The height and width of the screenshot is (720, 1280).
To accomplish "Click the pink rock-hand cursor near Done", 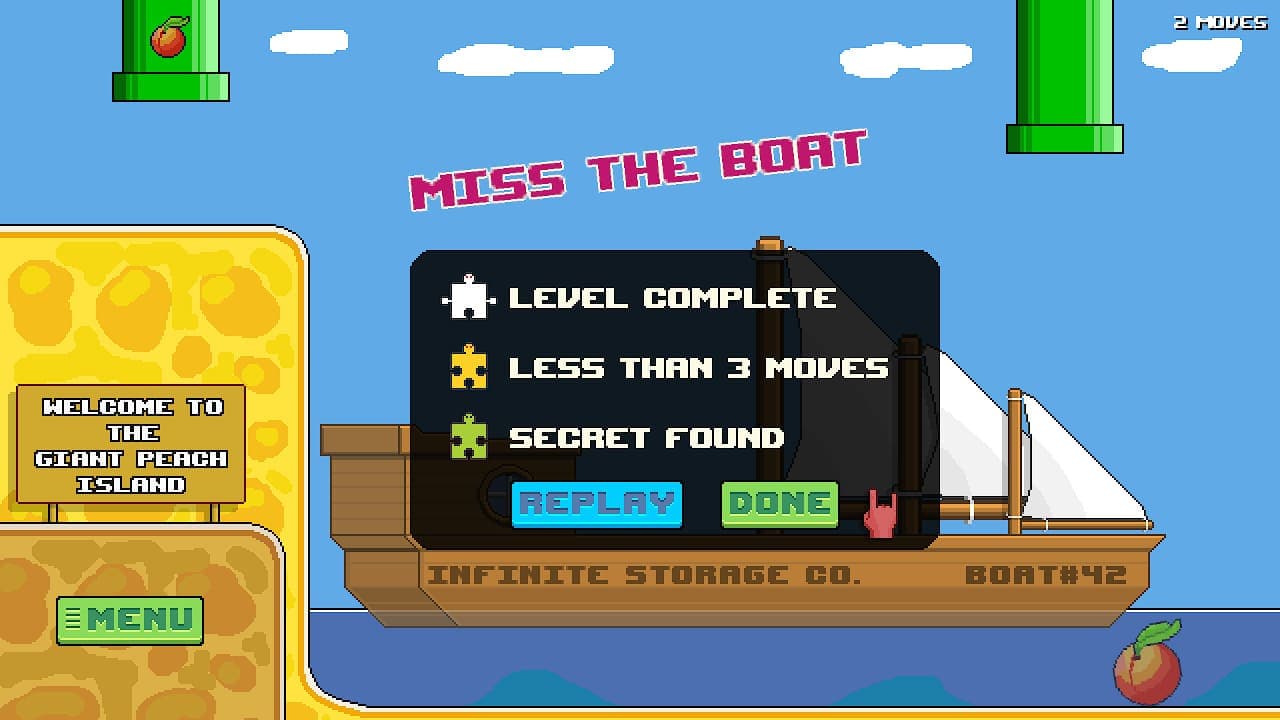I will 880,510.
